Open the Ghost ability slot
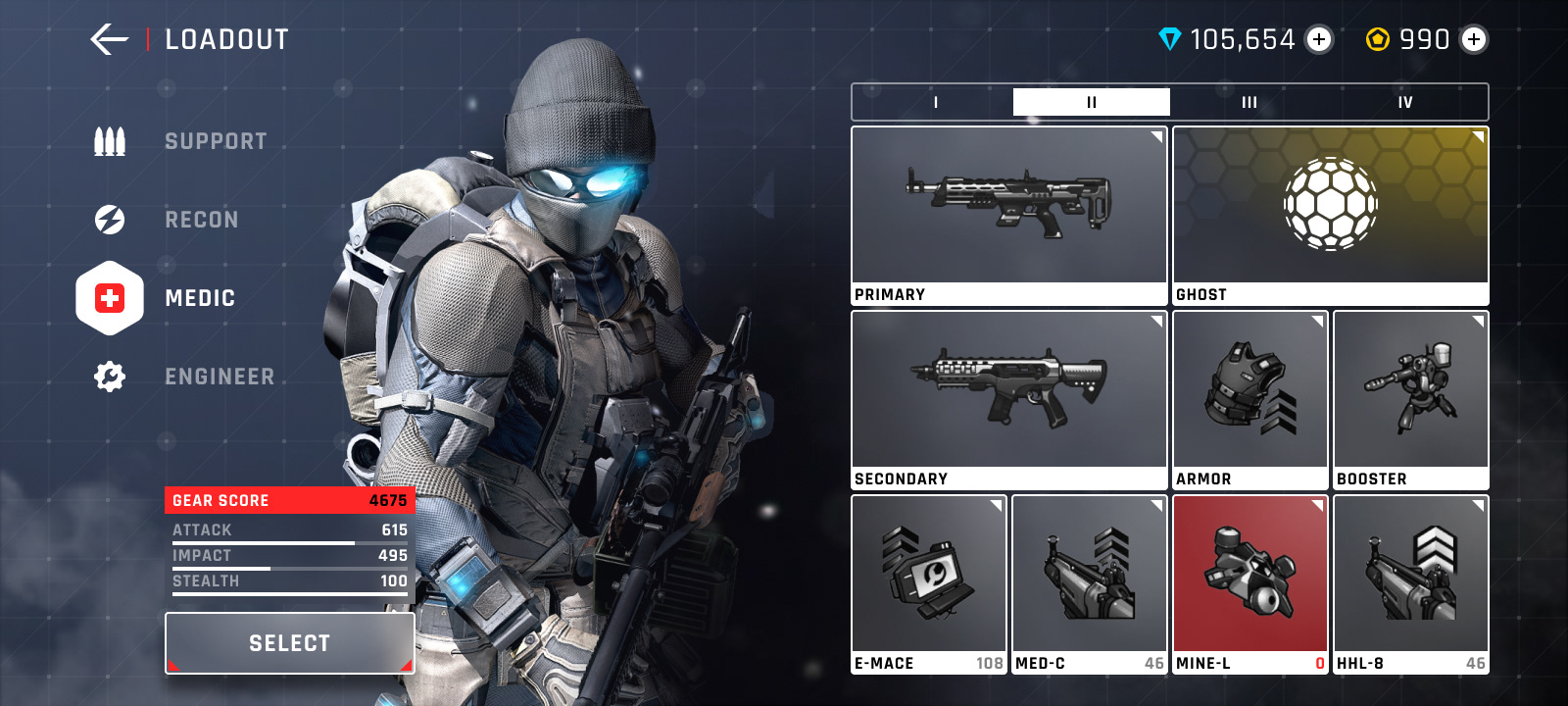The height and width of the screenshot is (706, 1568). [x=1330, y=215]
